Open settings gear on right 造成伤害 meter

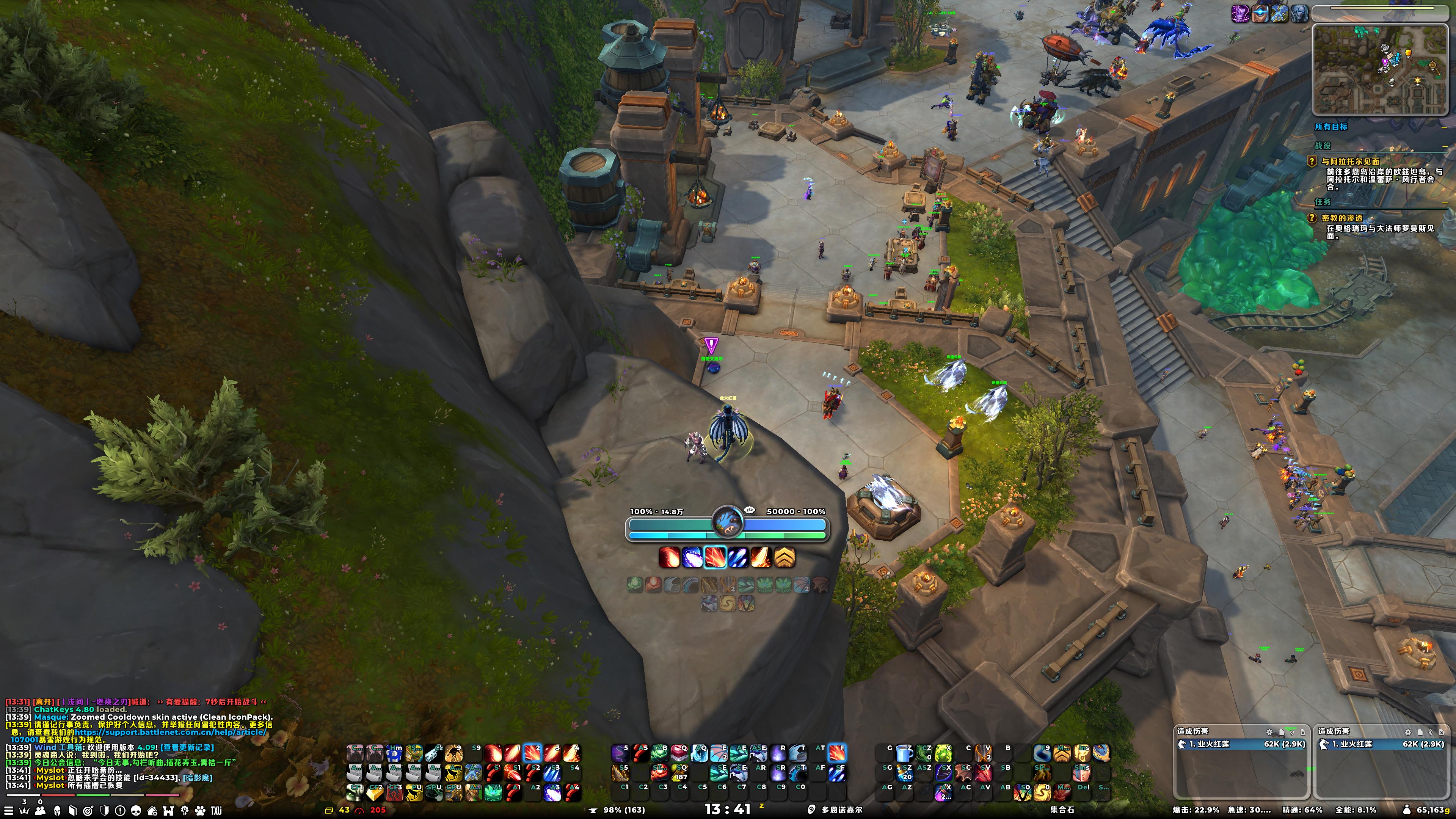pos(1407,732)
